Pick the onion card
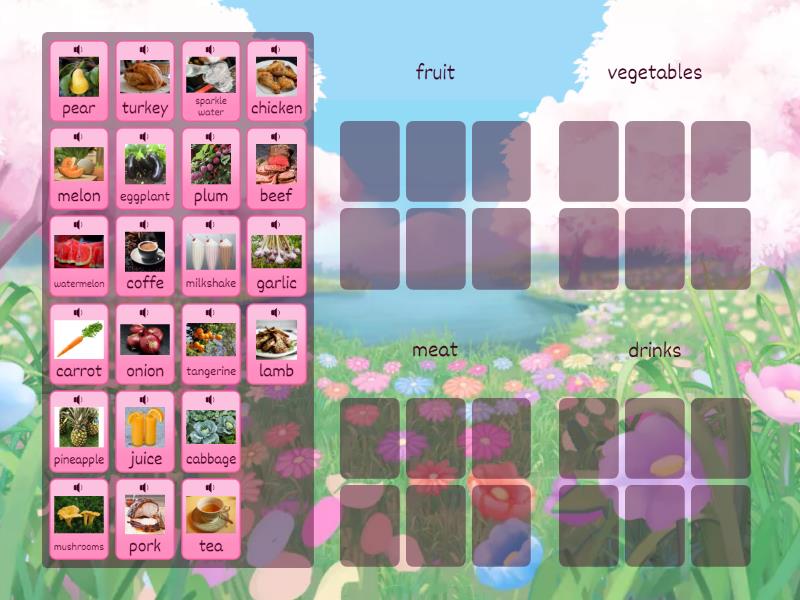800x600 pixels. pos(145,344)
